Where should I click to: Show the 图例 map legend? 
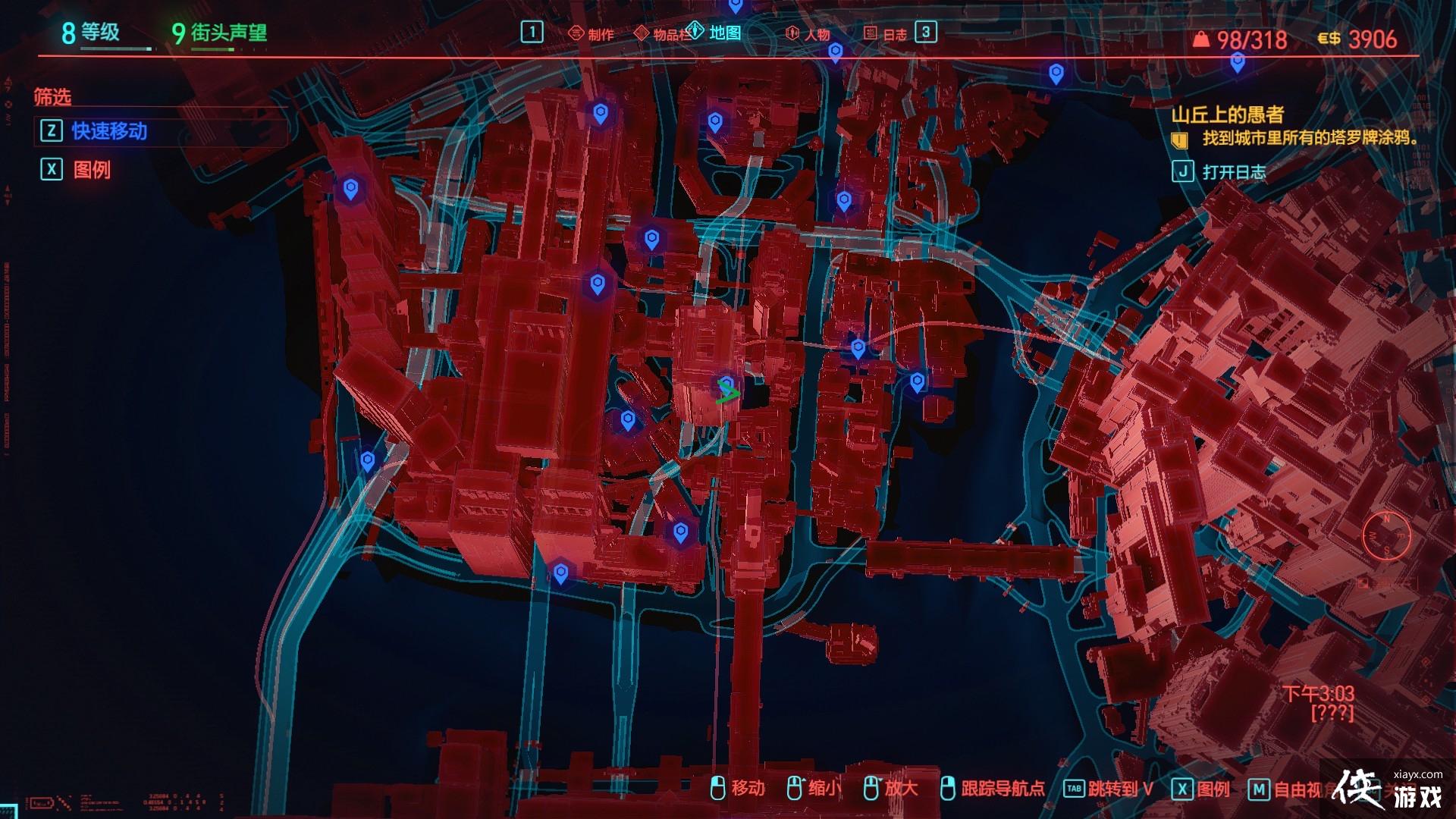pos(92,169)
